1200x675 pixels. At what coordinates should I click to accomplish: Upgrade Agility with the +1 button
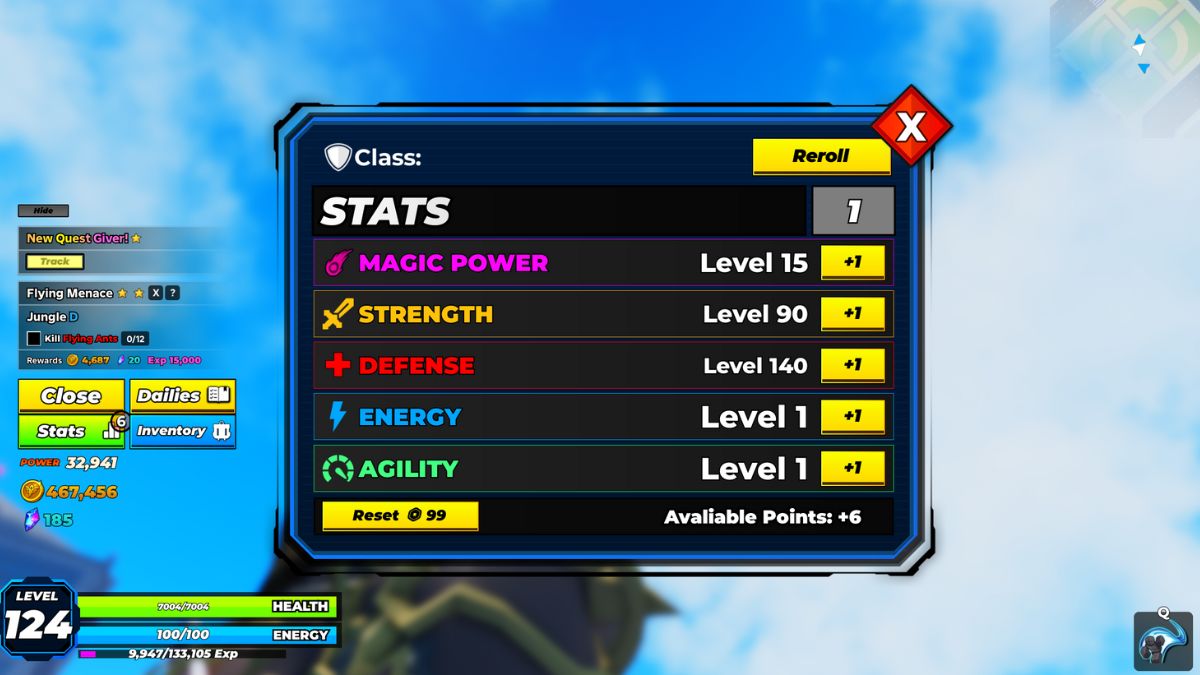tap(852, 468)
